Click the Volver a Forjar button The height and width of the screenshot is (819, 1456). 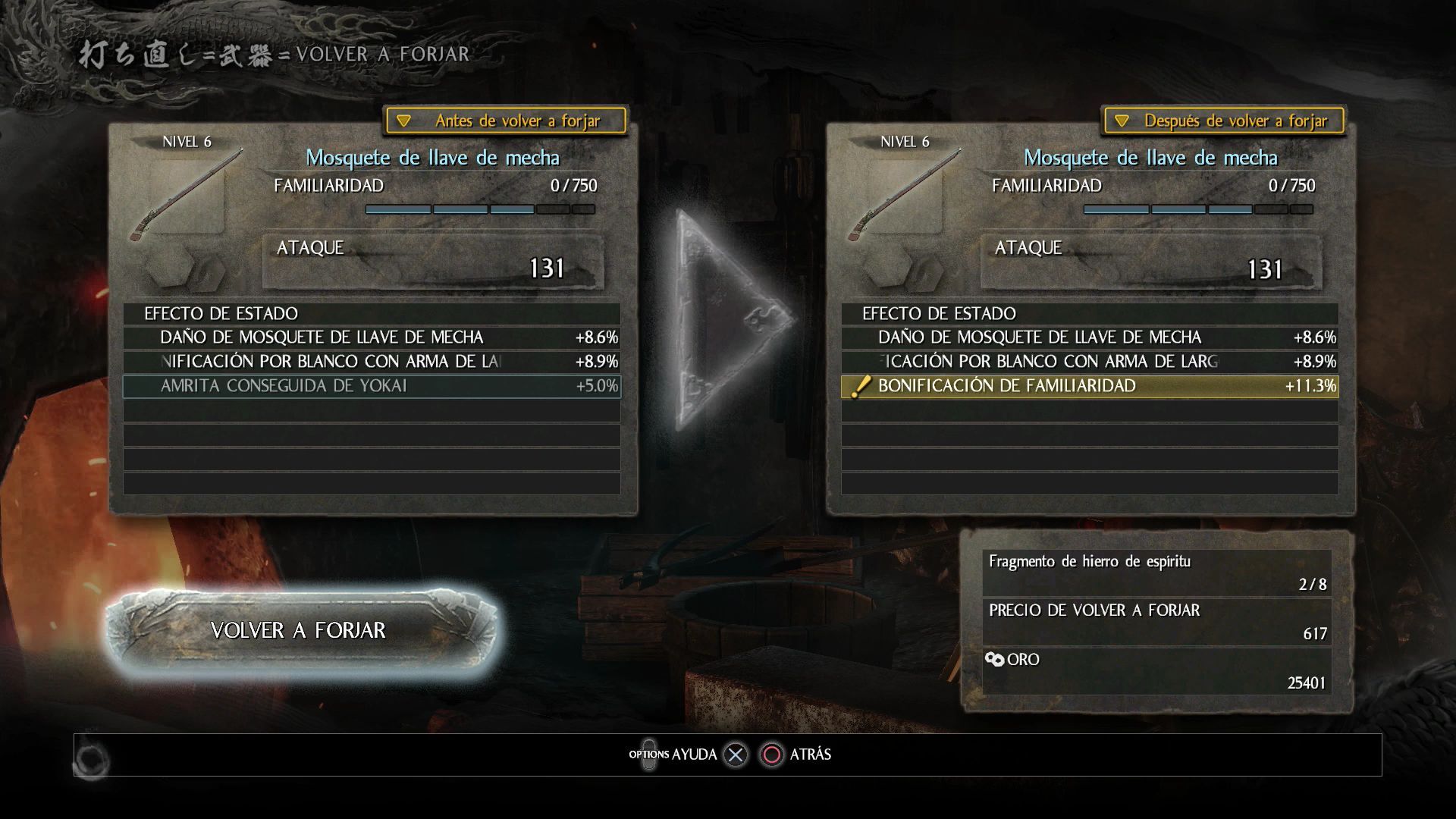coord(299,630)
